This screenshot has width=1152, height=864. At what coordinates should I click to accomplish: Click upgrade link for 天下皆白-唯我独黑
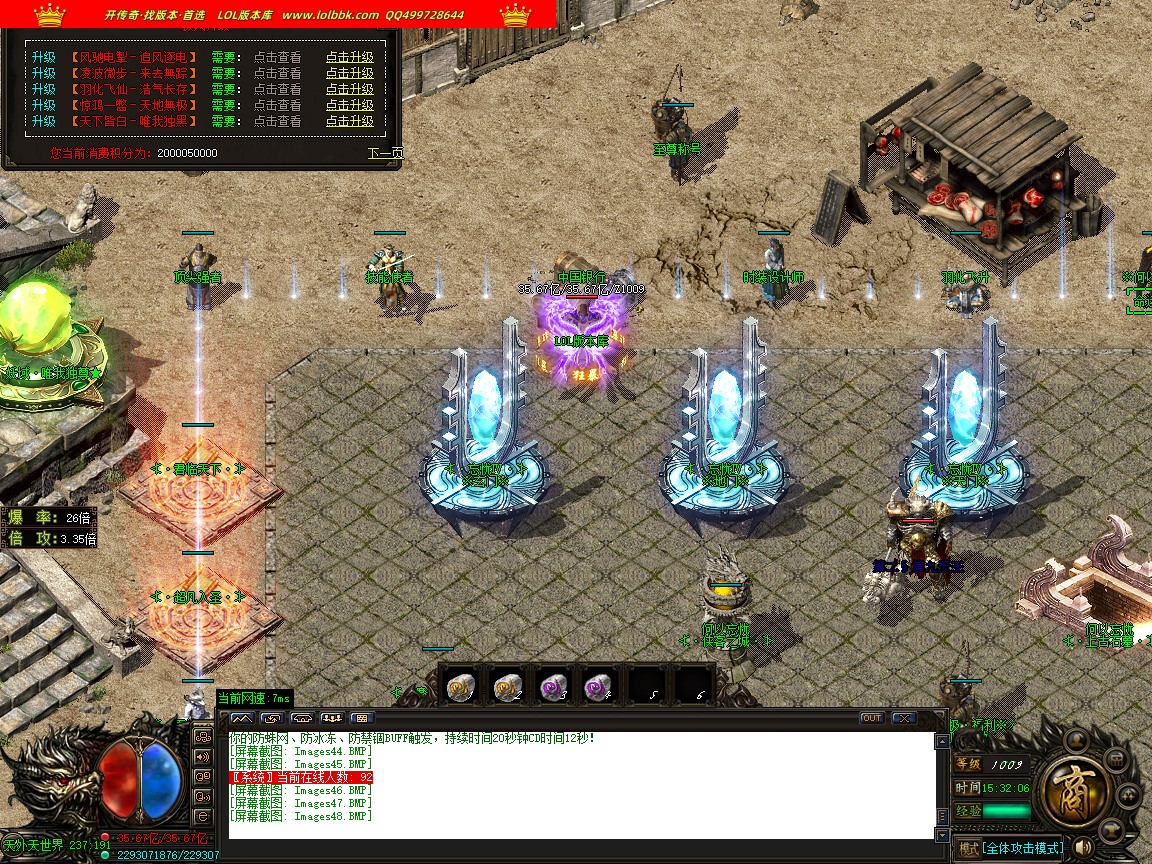pos(349,121)
